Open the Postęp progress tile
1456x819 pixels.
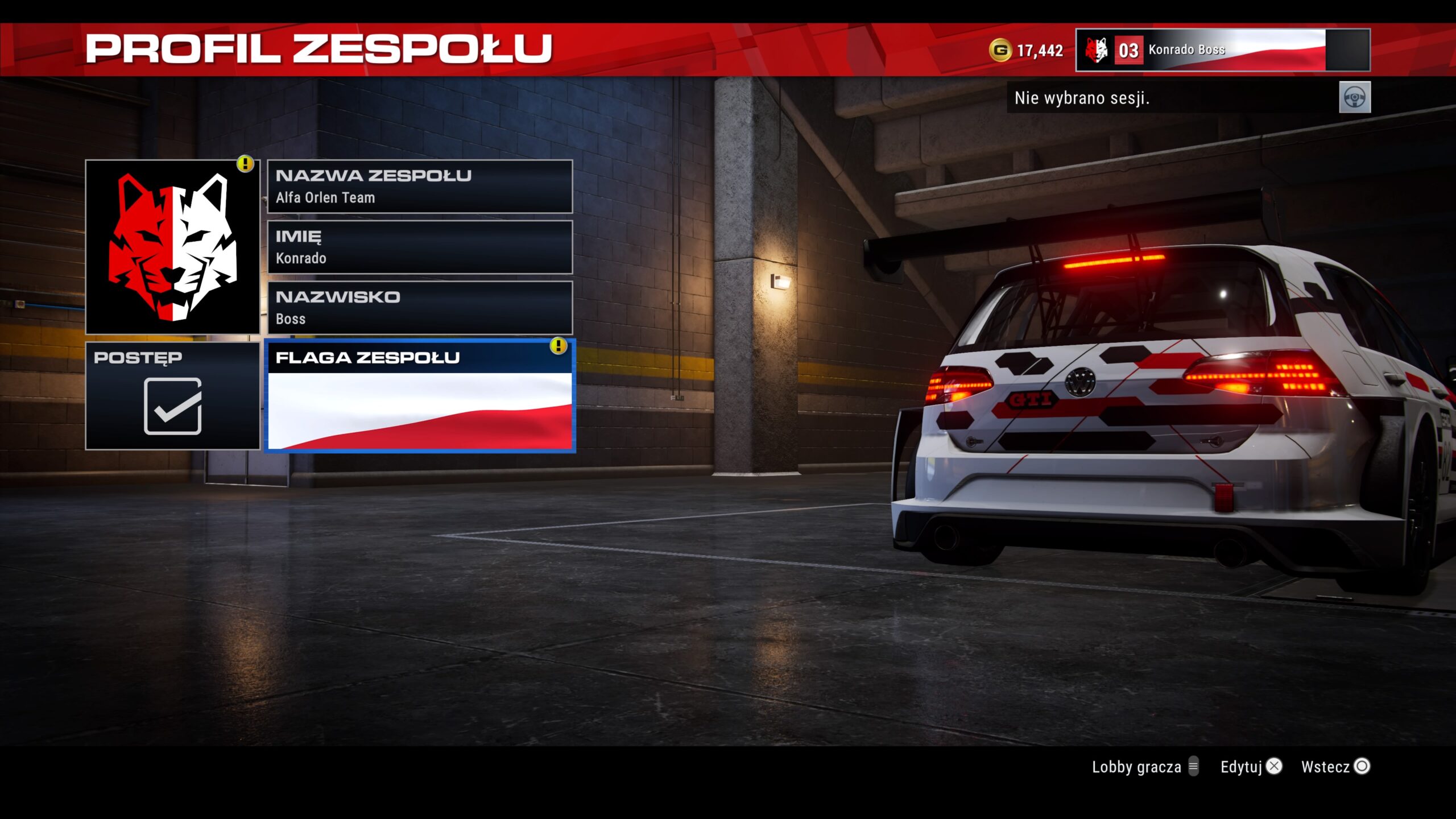click(172, 396)
